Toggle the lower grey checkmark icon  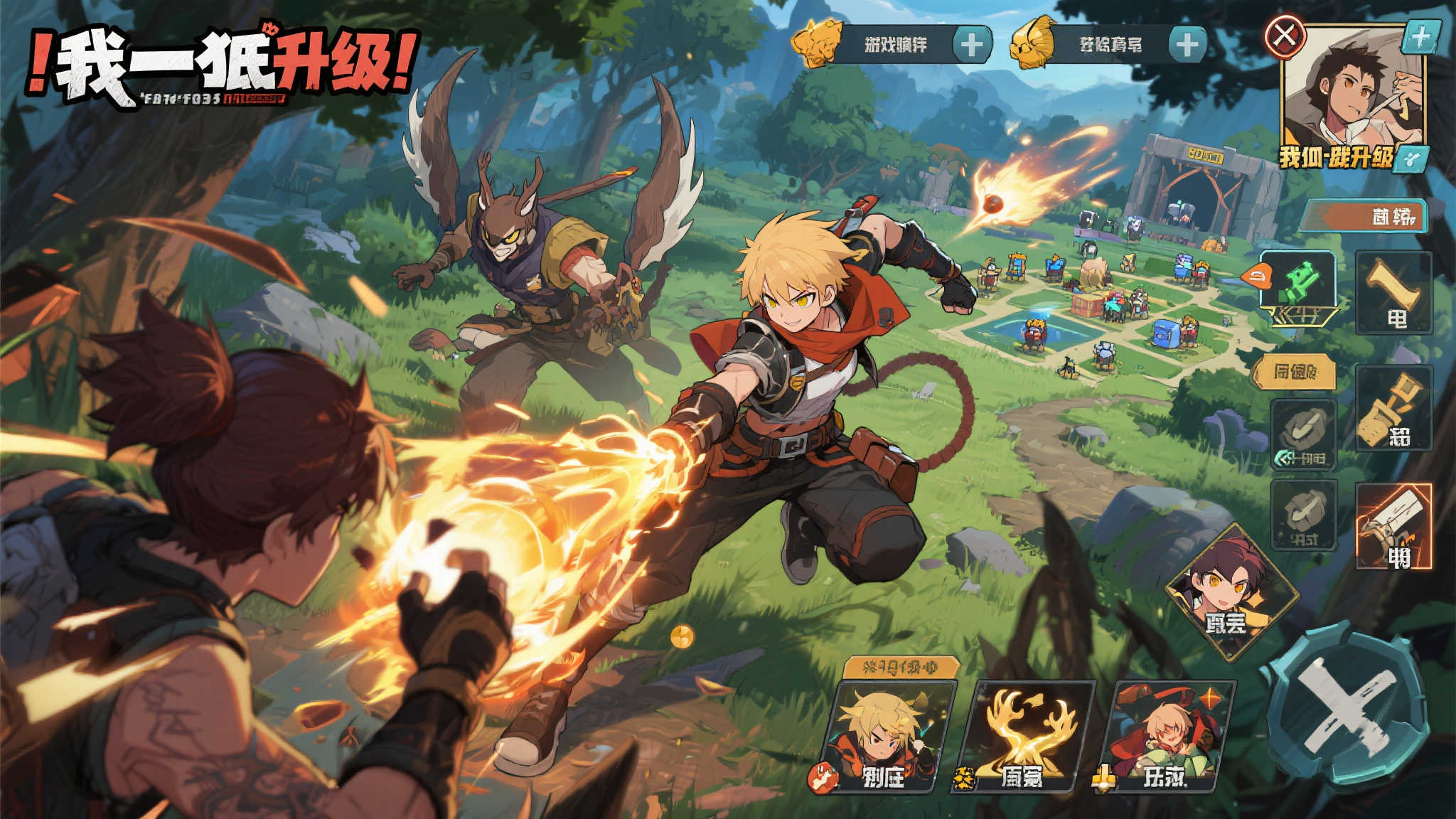tap(1304, 514)
